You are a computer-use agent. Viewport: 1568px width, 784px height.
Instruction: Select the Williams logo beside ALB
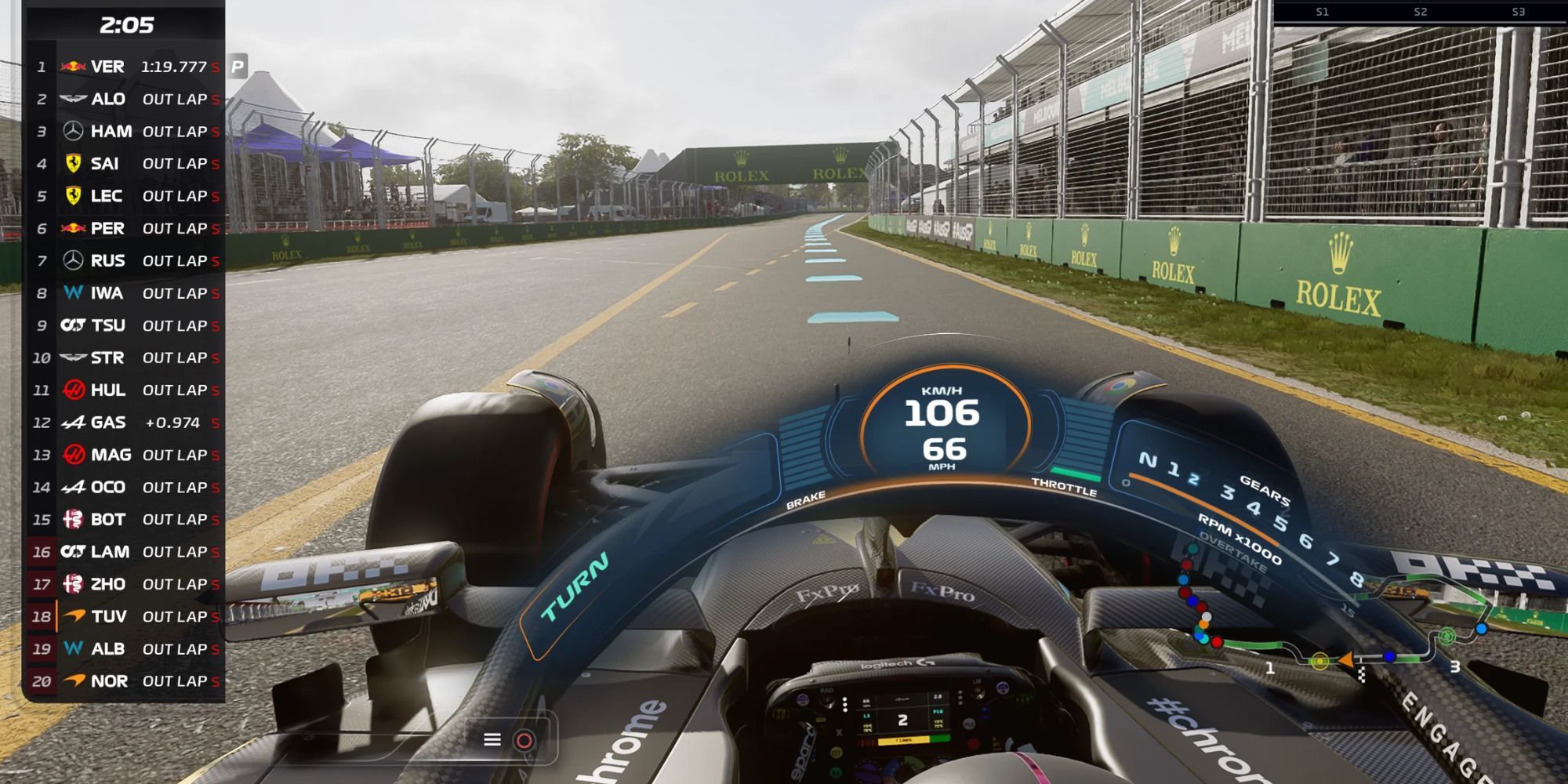(x=74, y=648)
